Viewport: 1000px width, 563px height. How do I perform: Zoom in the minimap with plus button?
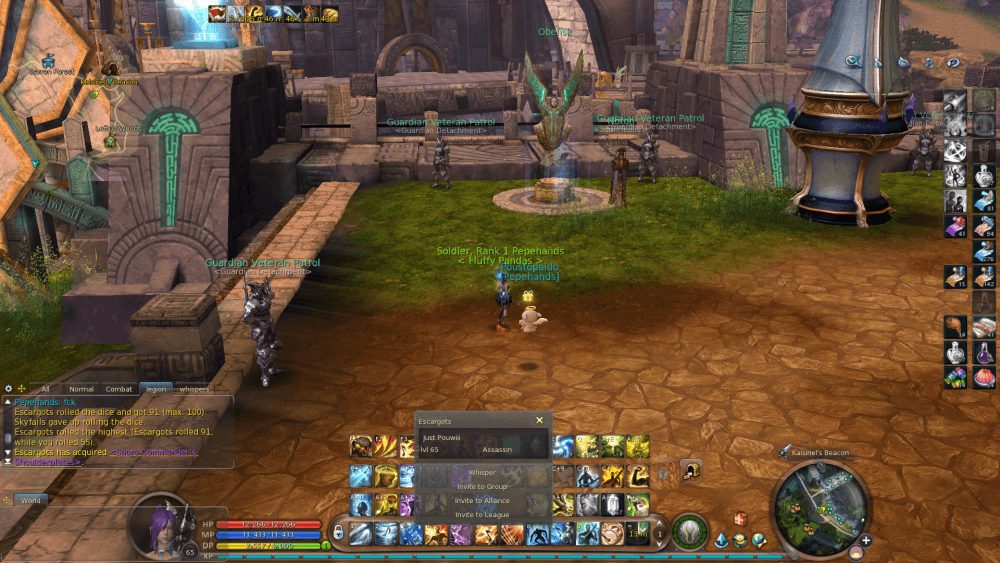866,541
